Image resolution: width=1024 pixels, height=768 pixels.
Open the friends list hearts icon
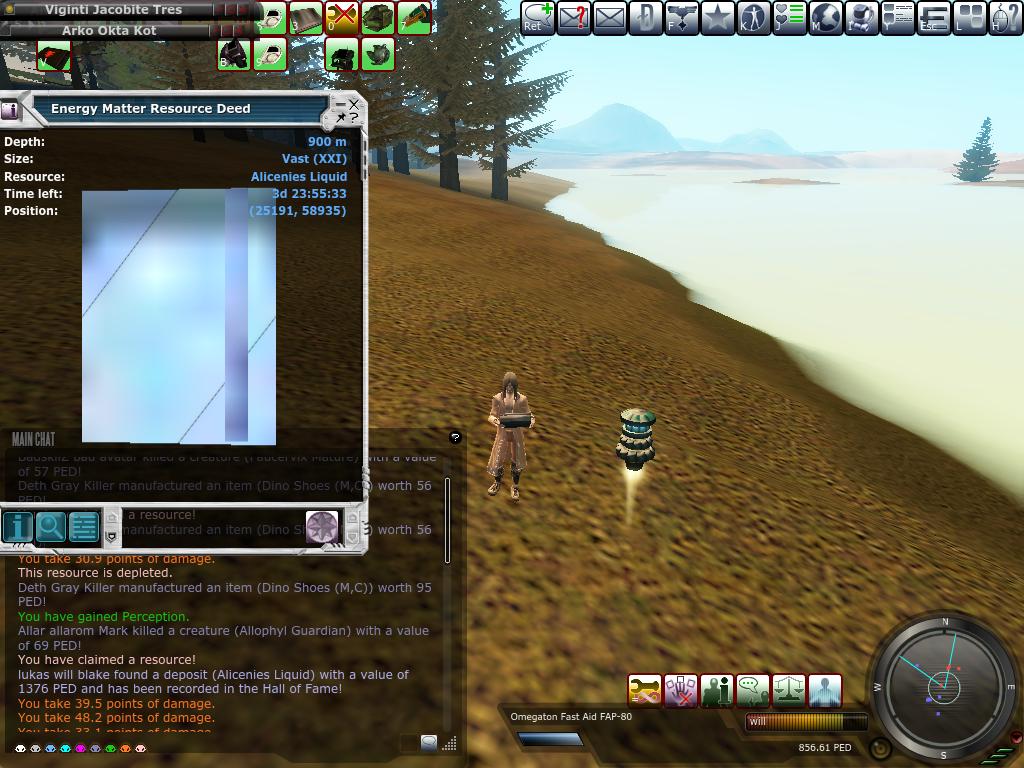(x=789, y=18)
